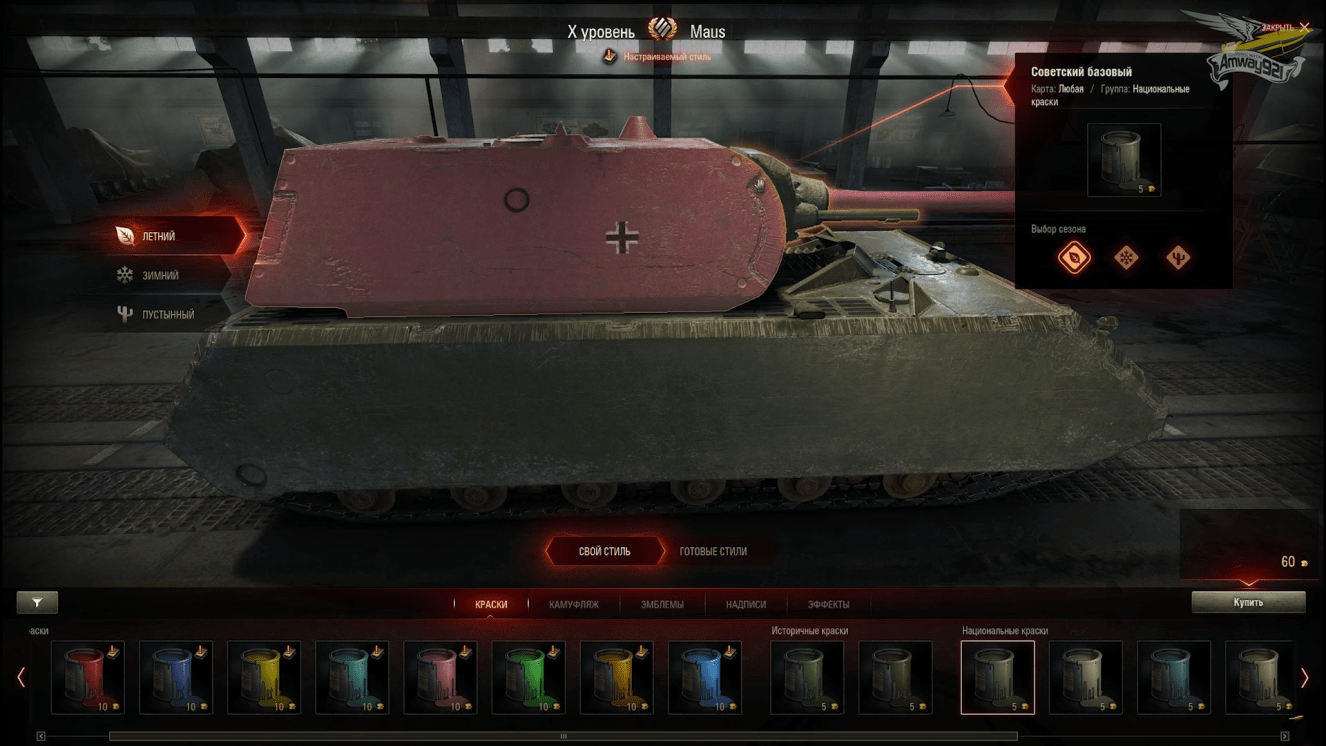Open the ГОТОВЫЕ СТИЛИ ready styles
This screenshot has width=1326, height=746.
713,551
